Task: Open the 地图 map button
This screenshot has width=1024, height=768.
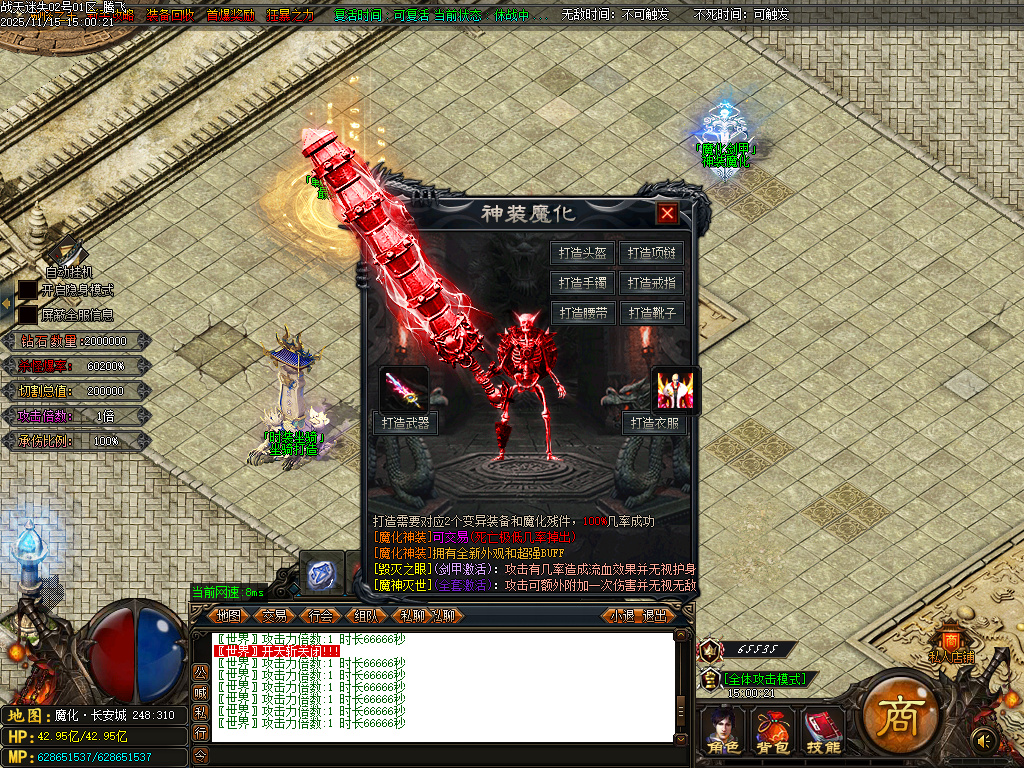Action: (229, 615)
